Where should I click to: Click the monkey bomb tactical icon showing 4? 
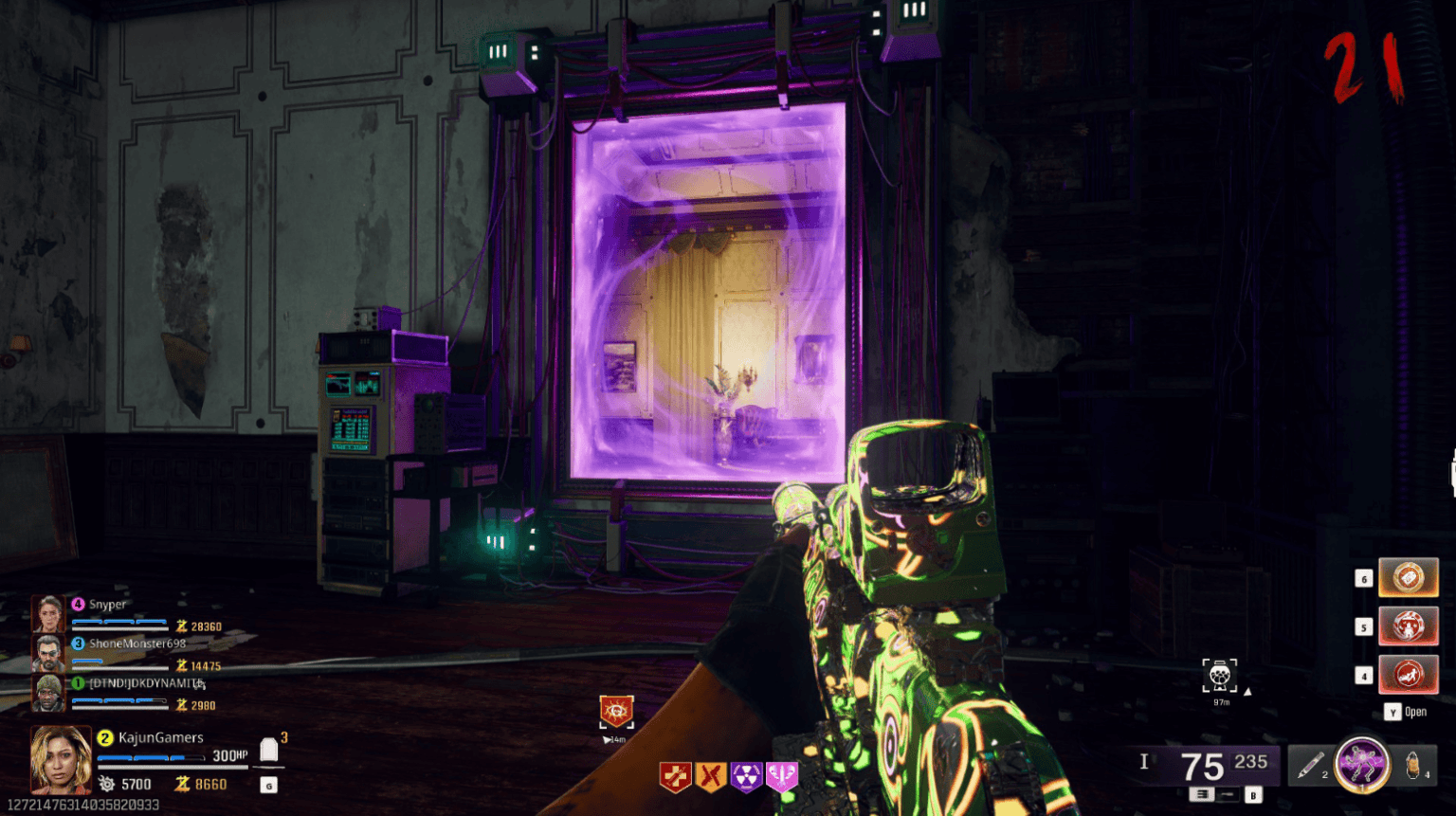1411,764
